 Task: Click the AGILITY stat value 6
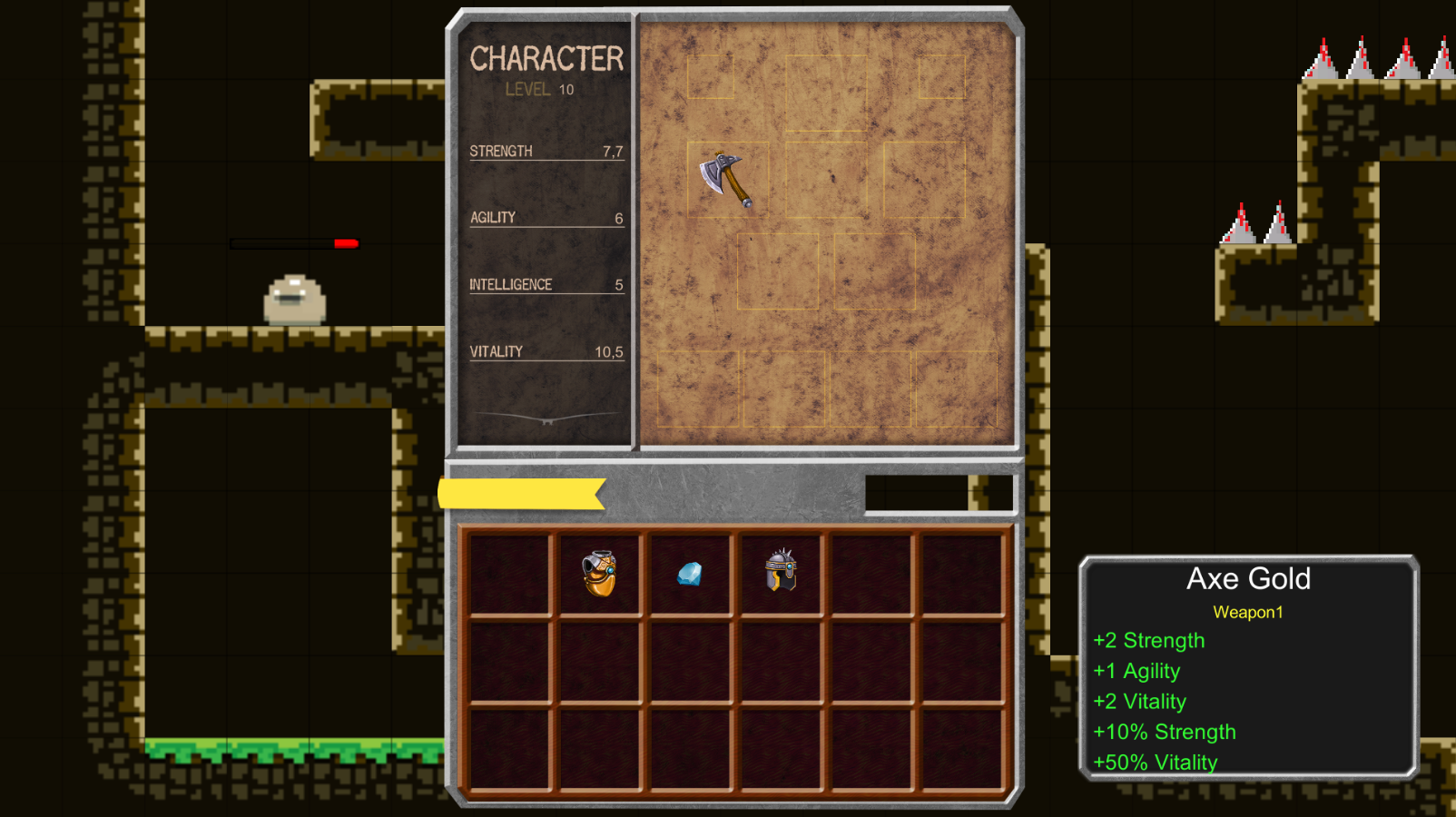tap(618, 218)
